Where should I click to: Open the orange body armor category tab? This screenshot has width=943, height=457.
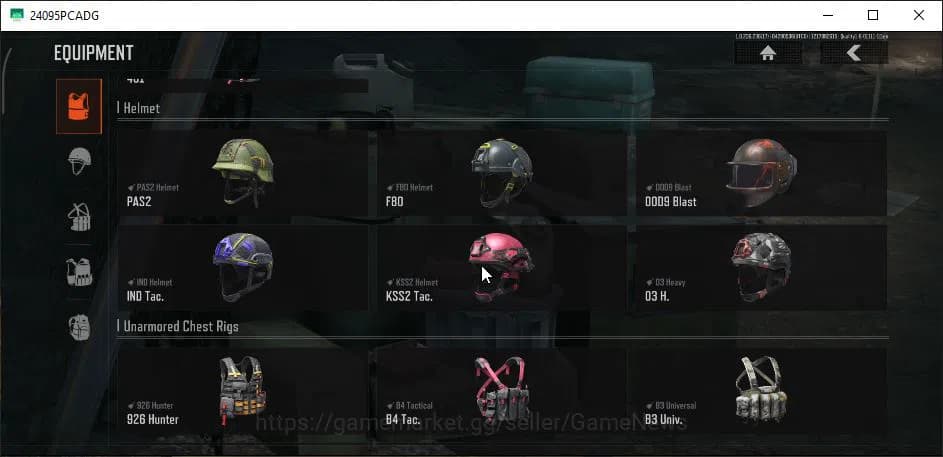pos(78,106)
